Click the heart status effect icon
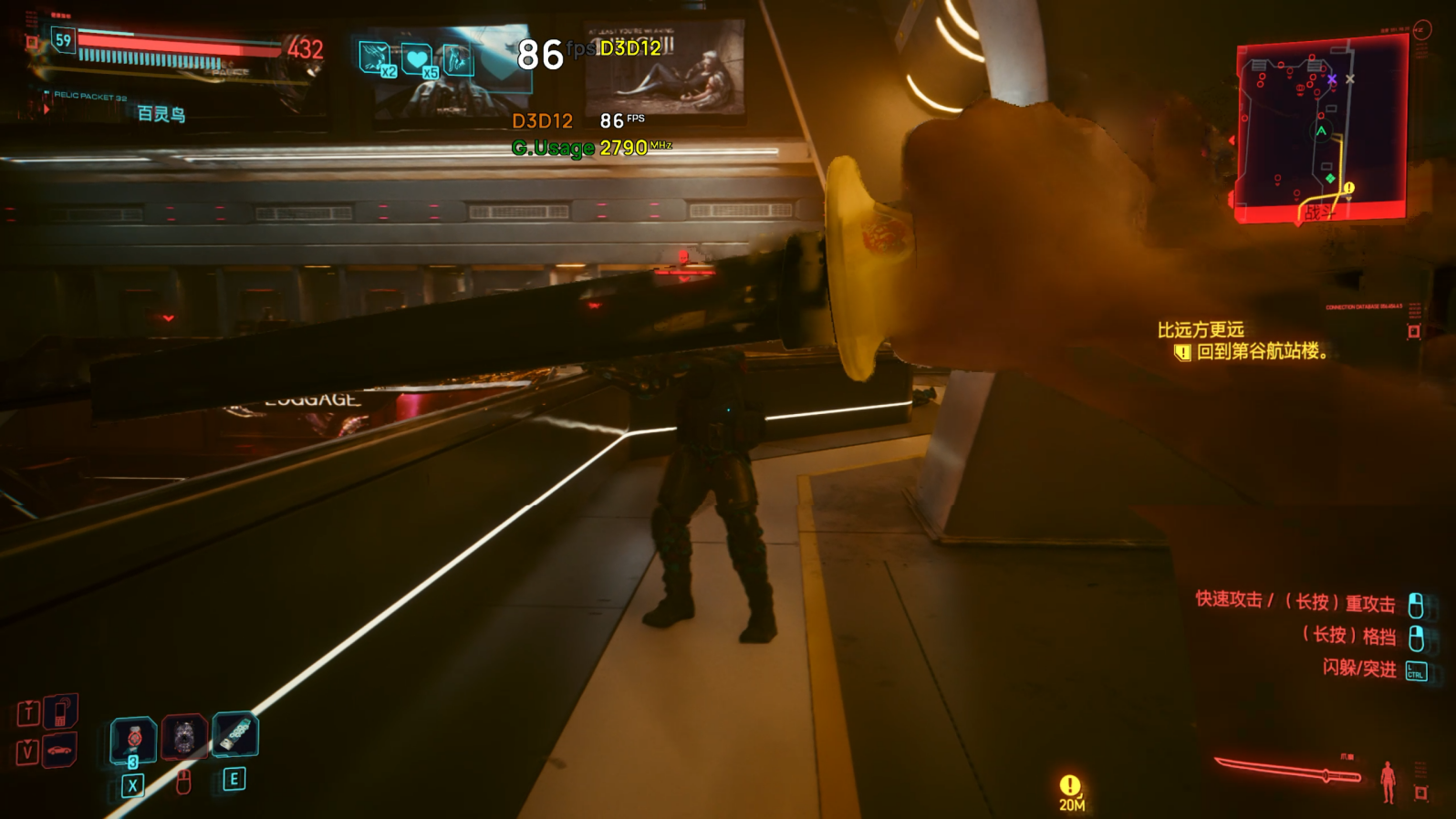Image resolution: width=1456 pixels, height=819 pixels. pyautogui.click(x=417, y=60)
